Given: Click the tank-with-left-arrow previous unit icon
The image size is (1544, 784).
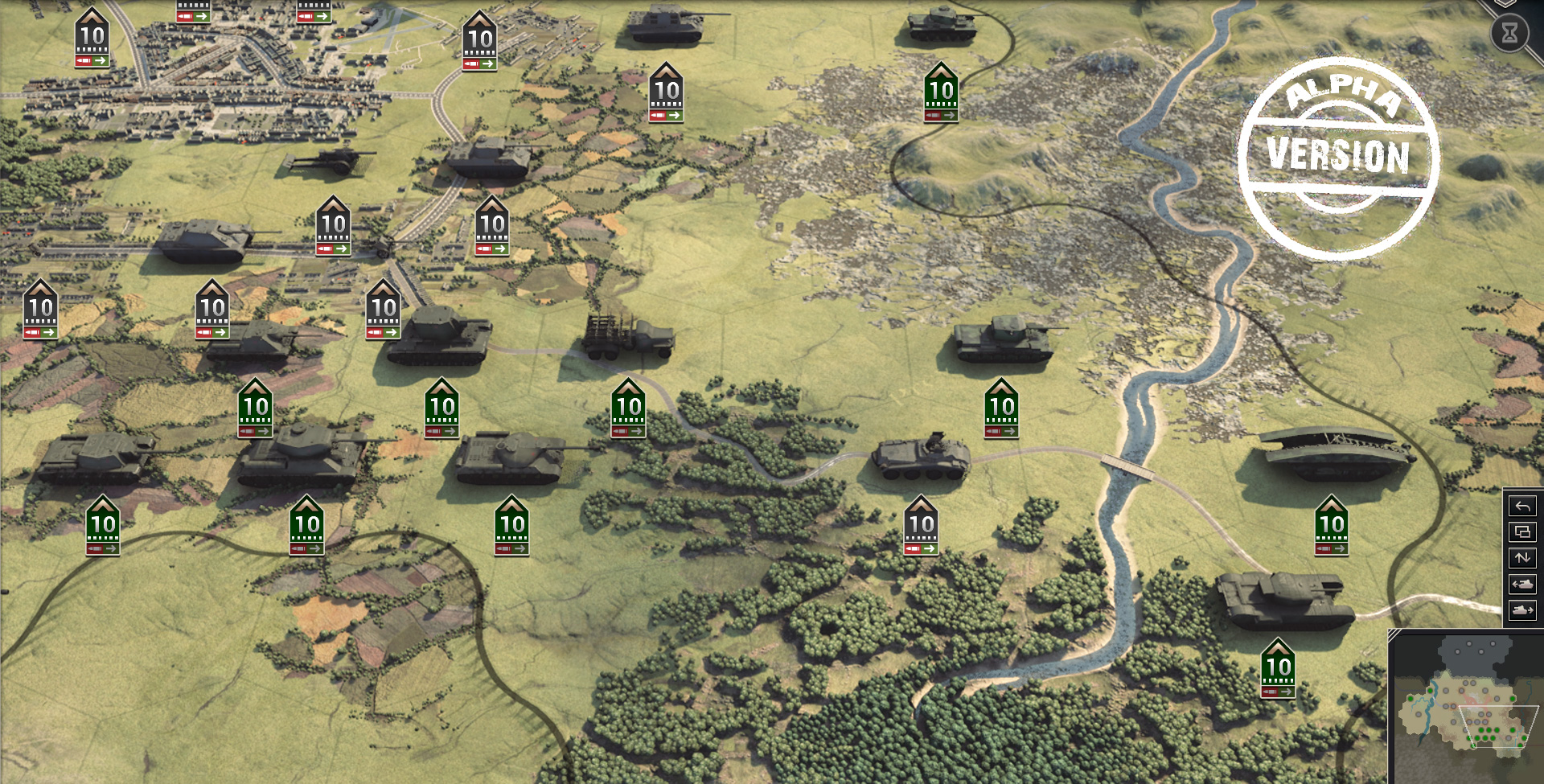Looking at the screenshot, I should point(1522,584).
